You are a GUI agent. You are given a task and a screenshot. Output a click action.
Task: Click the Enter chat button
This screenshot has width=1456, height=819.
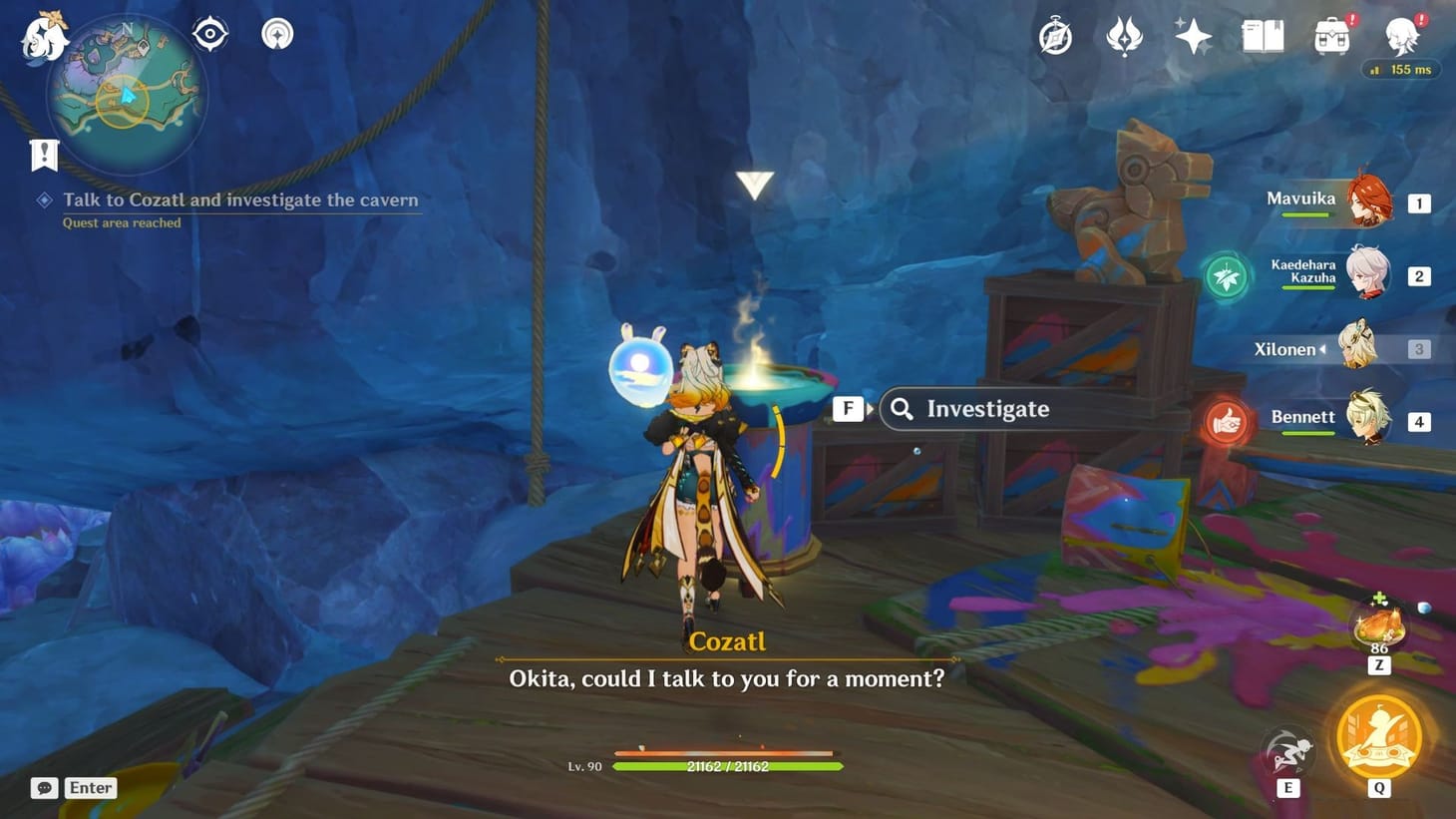[x=90, y=787]
